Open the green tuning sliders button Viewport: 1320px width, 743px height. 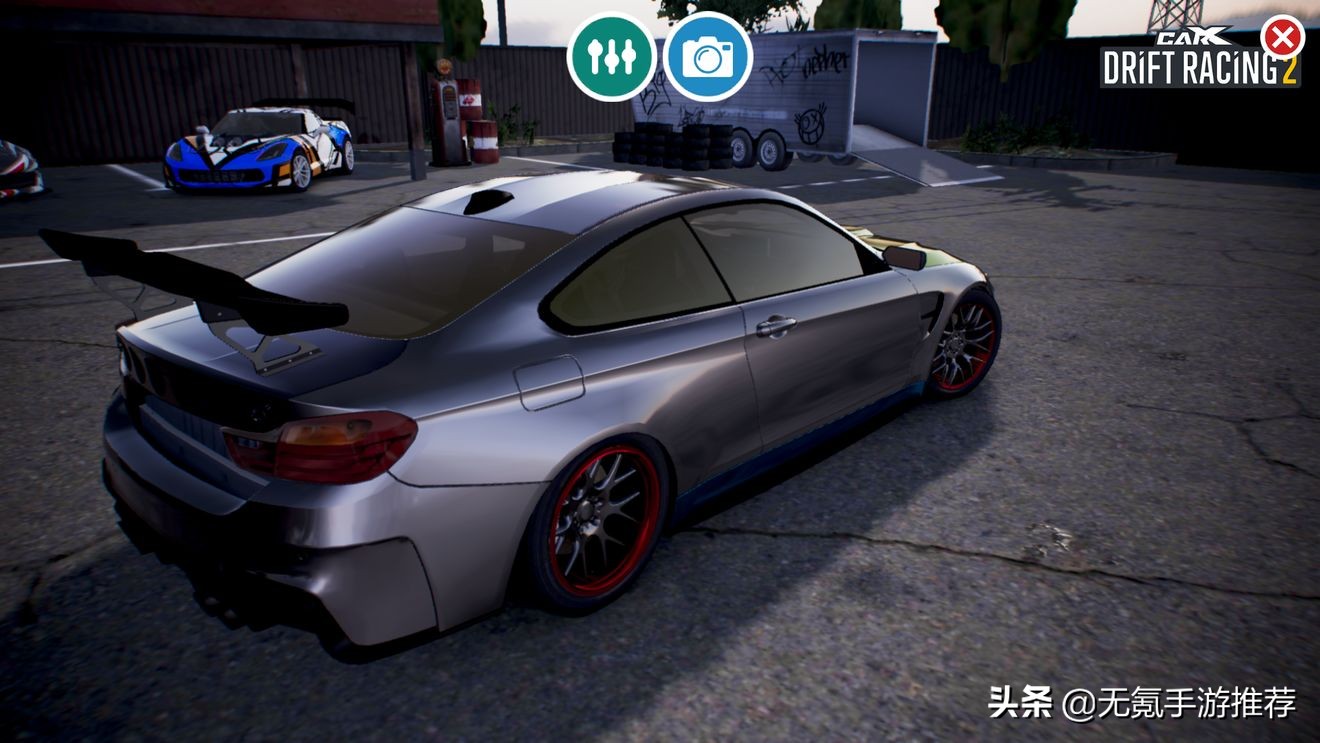click(611, 57)
